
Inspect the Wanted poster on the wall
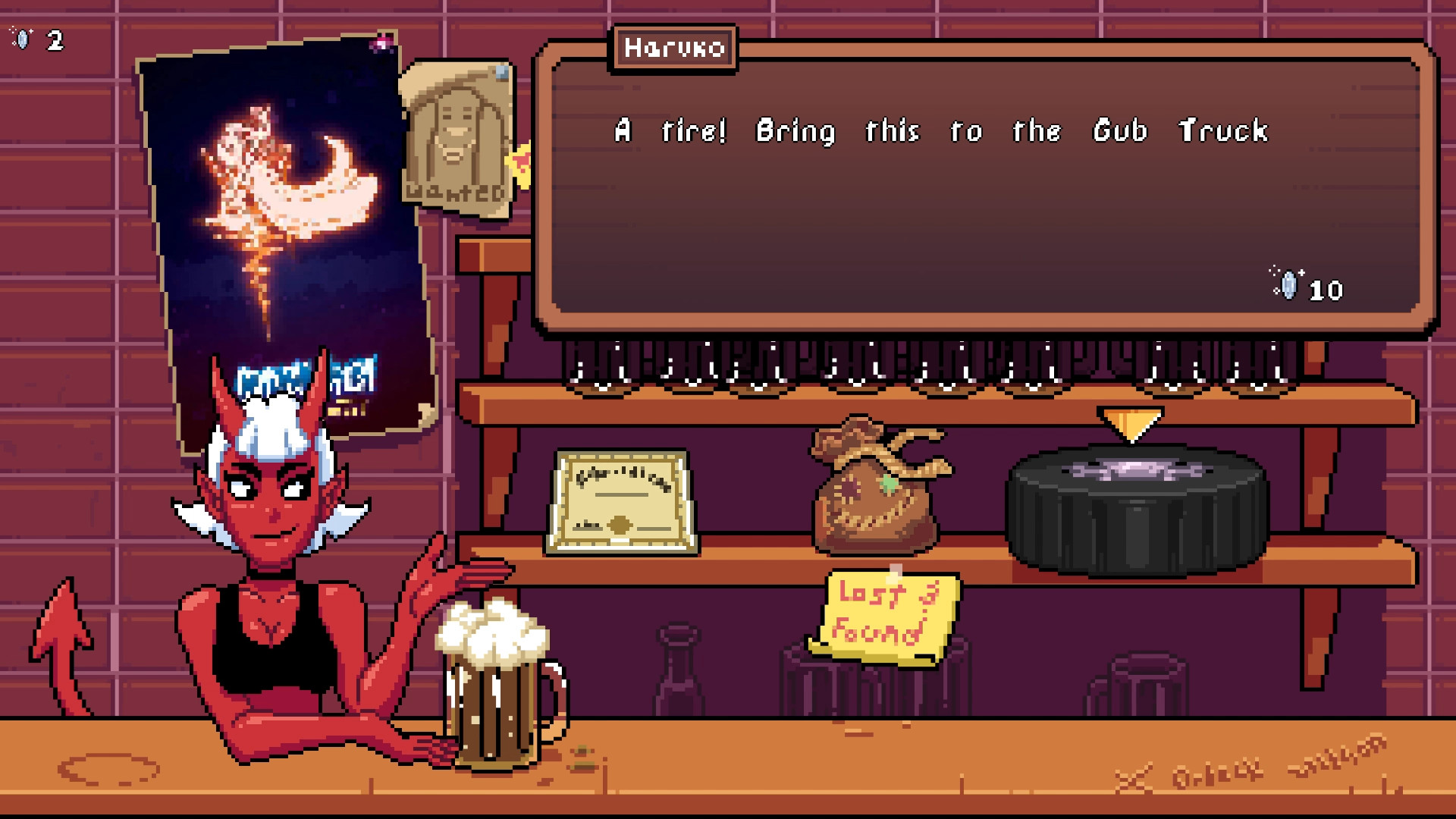pos(455,136)
